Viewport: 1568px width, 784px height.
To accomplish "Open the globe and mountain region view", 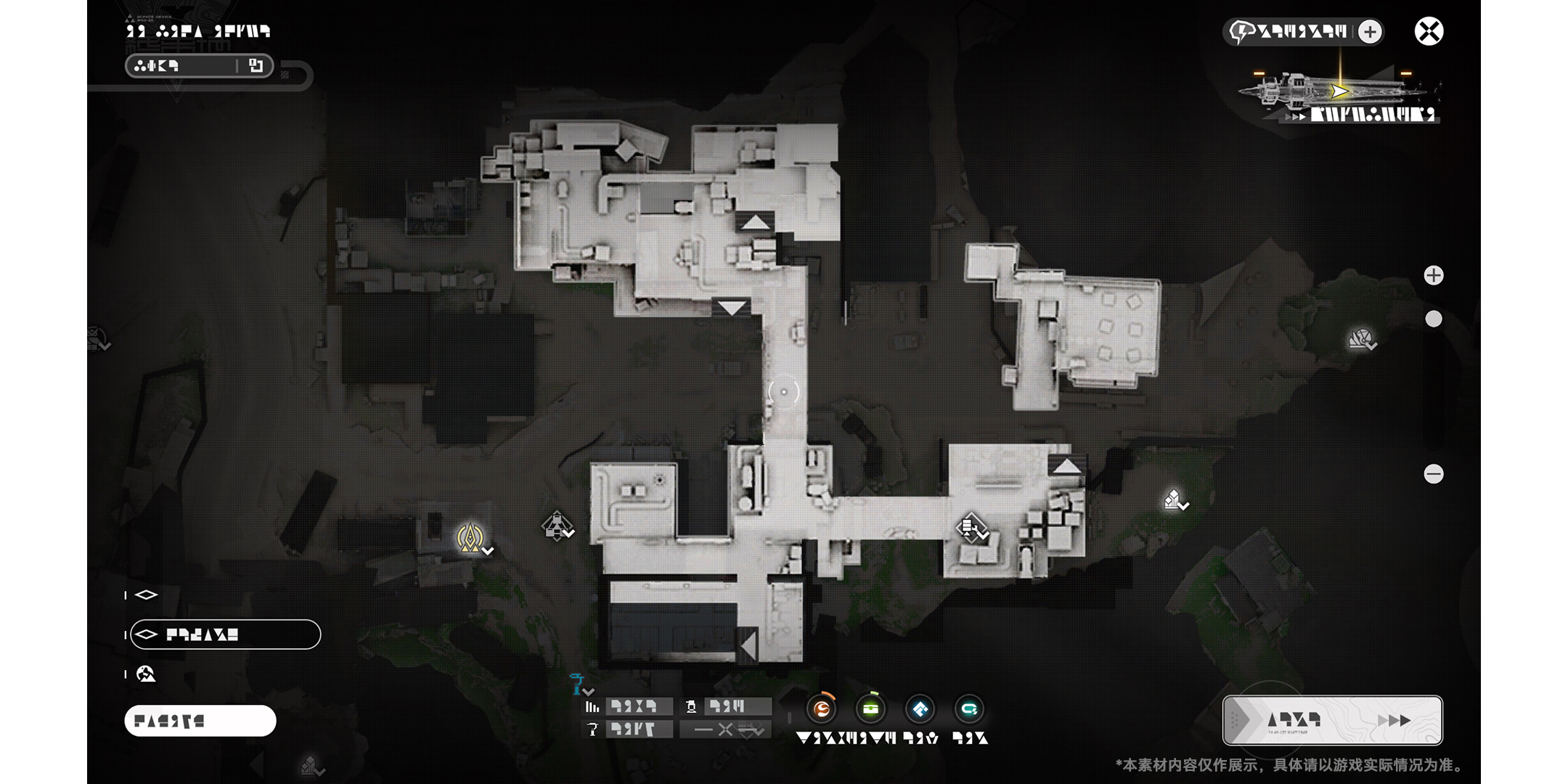I will [x=146, y=674].
